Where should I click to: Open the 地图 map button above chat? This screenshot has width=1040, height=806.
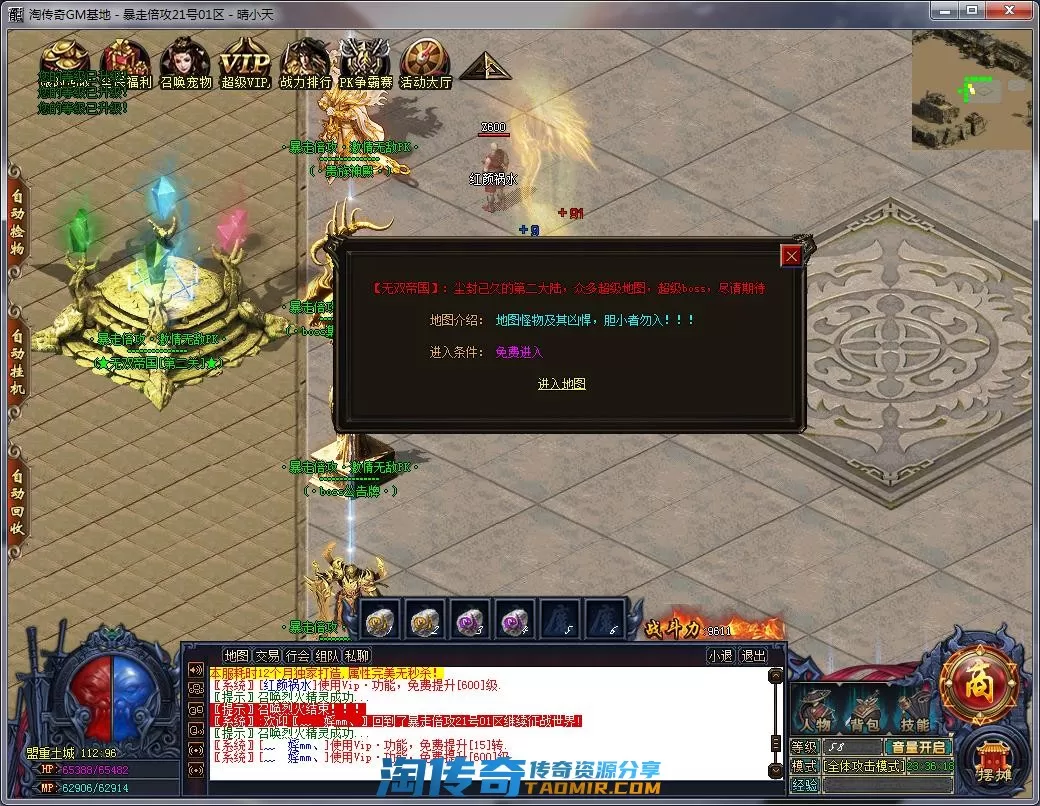(236, 656)
